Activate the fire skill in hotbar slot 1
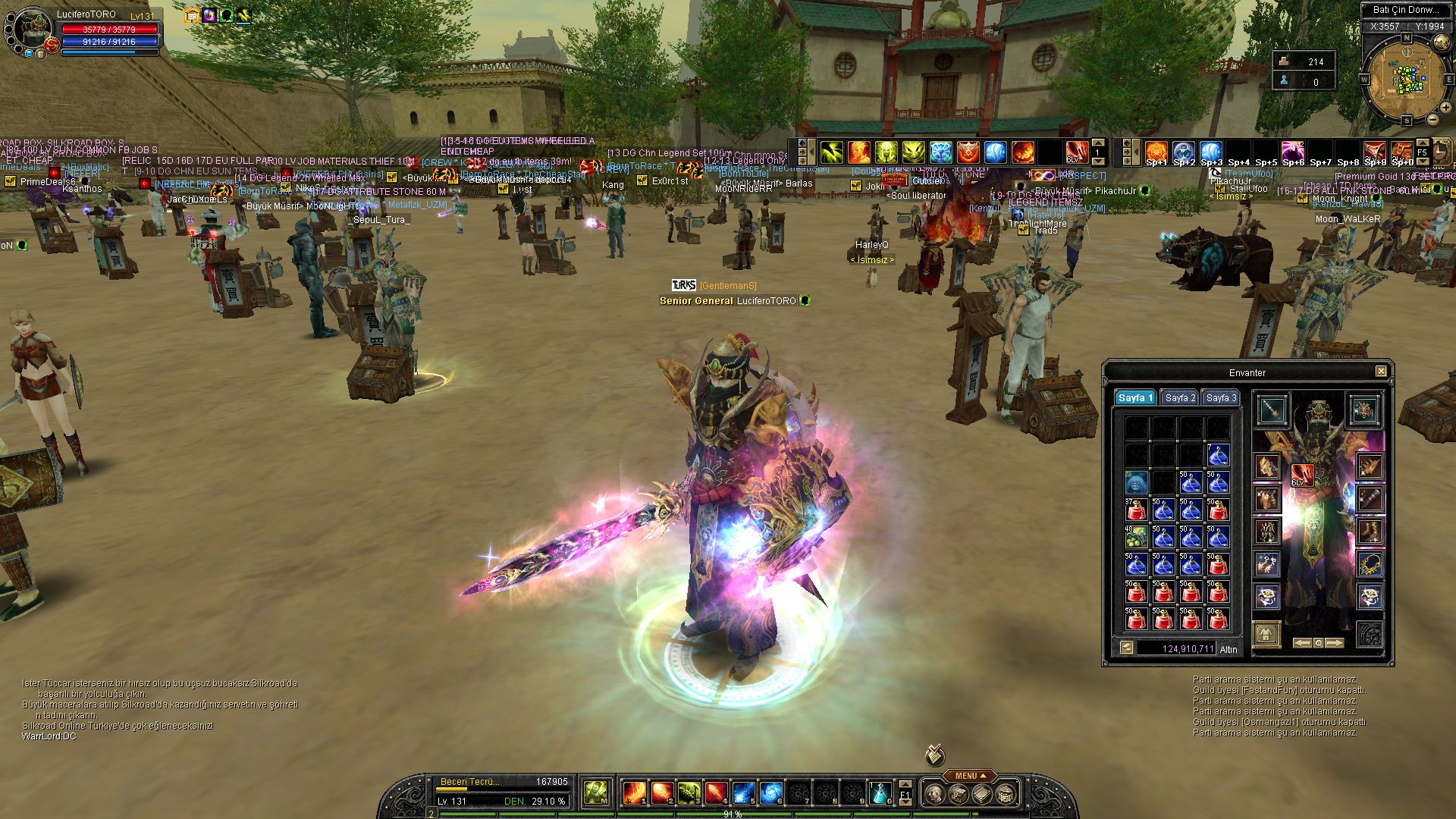Viewport: 1456px width, 819px height. point(634,793)
